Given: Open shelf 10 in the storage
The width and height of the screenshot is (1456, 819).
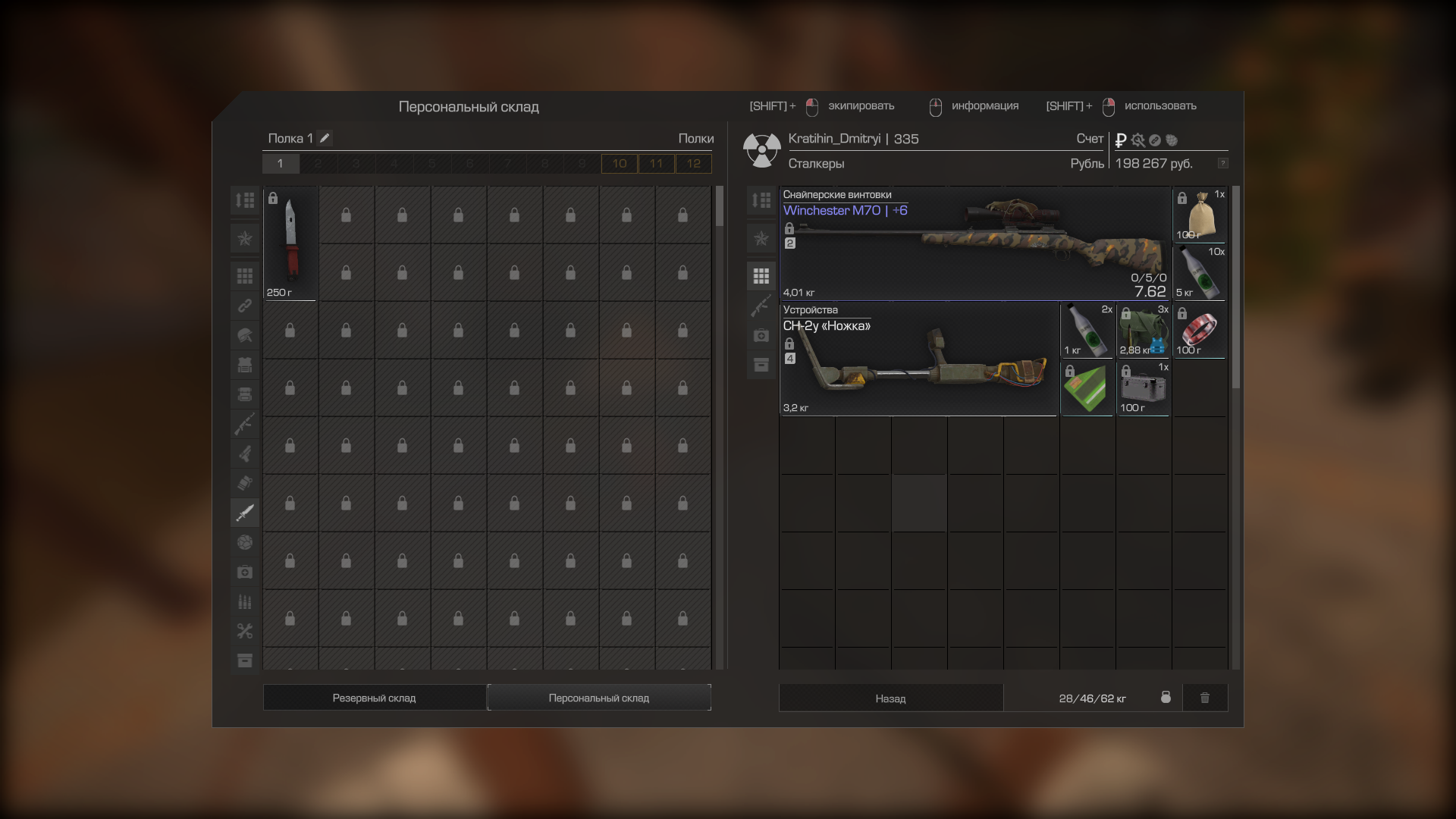Looking at the screenshot, I should 620,164.
